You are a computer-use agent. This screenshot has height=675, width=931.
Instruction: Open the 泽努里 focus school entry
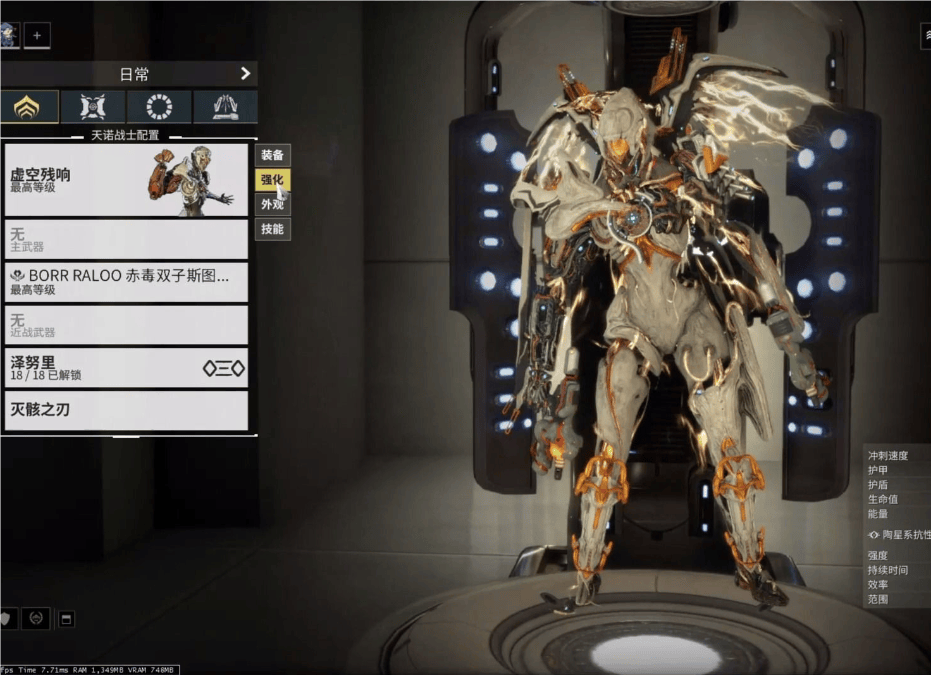126,368
